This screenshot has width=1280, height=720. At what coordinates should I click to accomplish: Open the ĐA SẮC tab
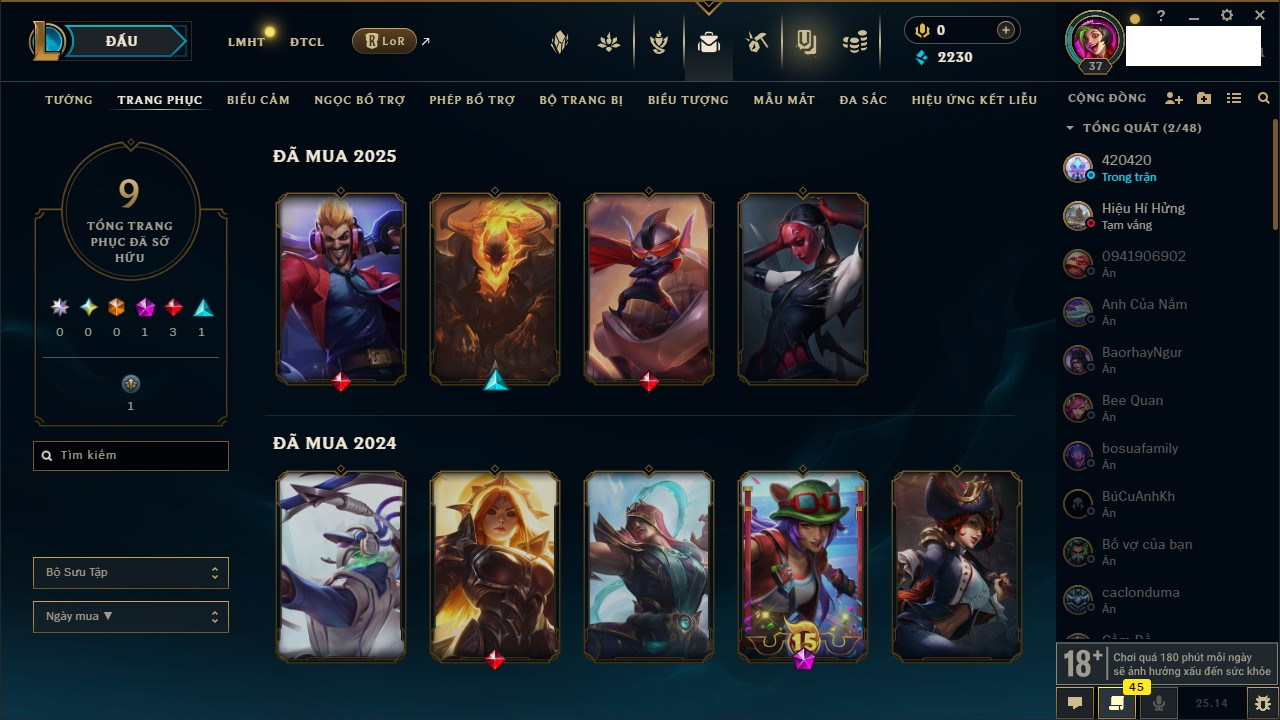(x=863, y=100)
